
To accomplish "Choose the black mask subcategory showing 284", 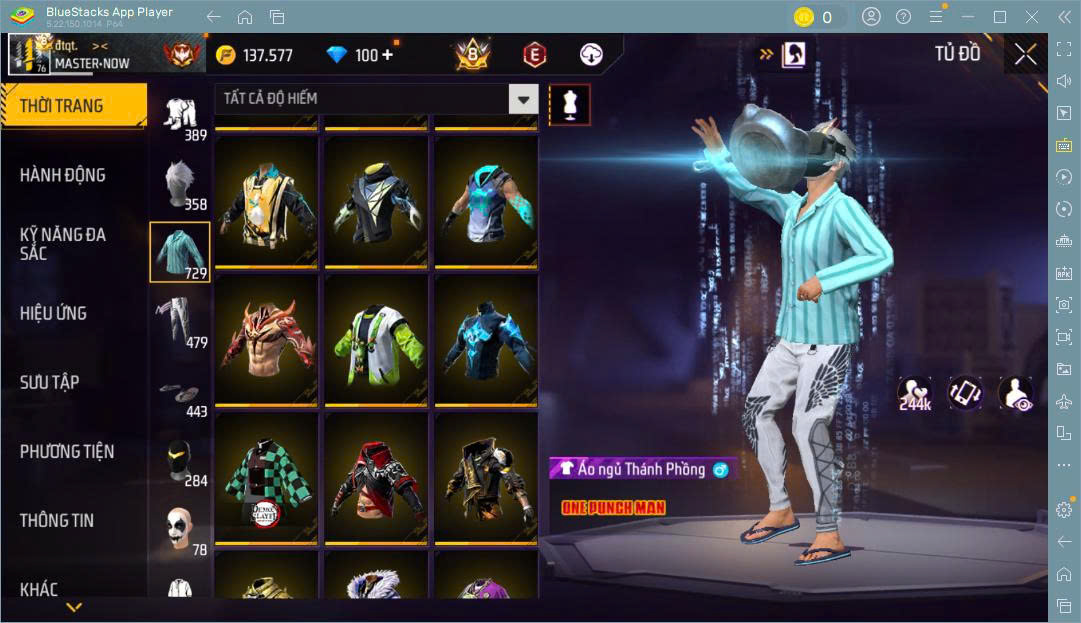I will click(180, 462).
